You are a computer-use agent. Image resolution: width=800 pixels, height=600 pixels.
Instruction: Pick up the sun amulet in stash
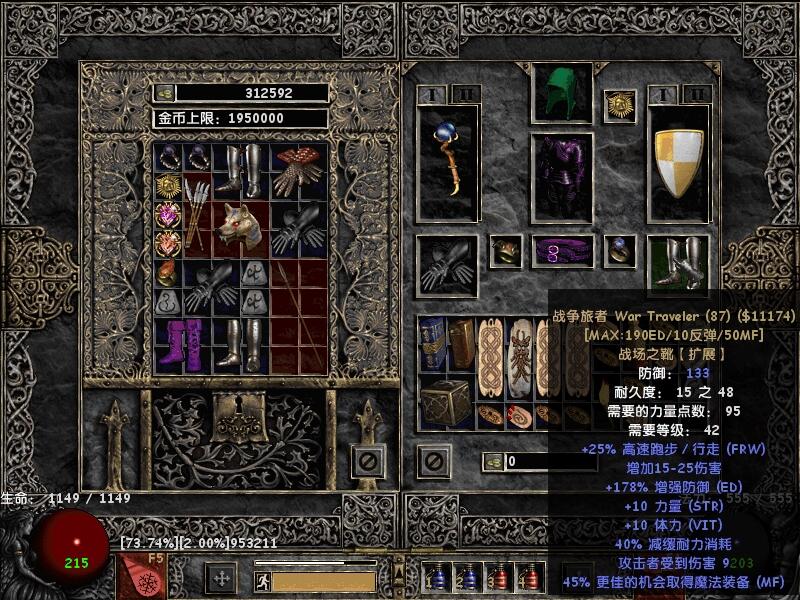pyautogui.click(x=166, y=185)
